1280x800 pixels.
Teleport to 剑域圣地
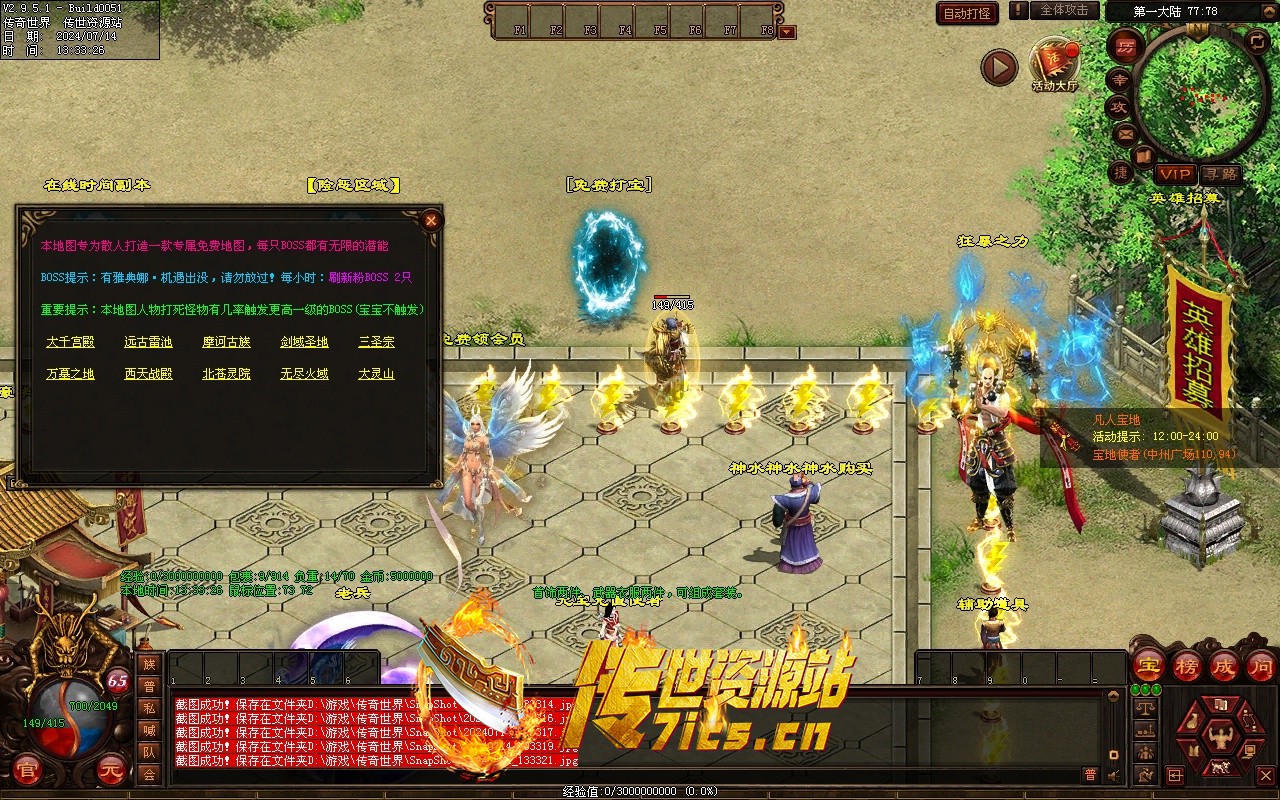pos(304,342)
